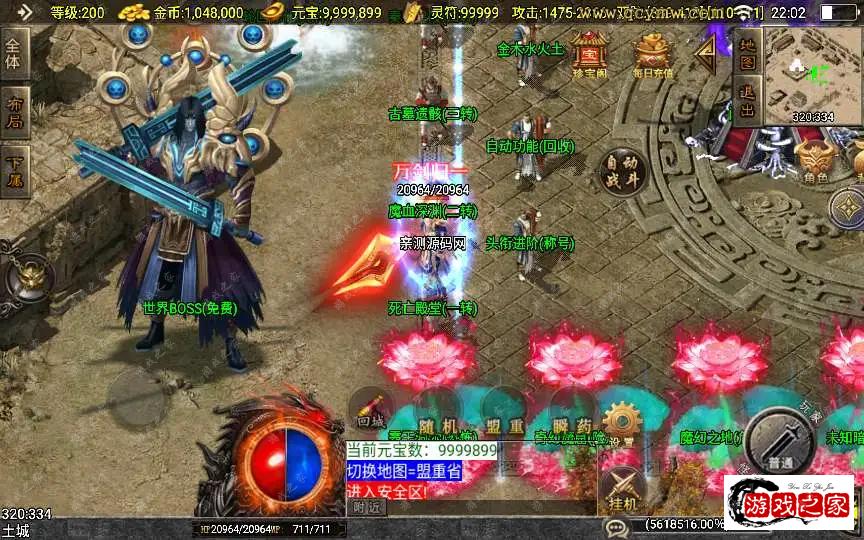864x540 pixels.
Task: Open the chat bubble icon
Action: (615, 525)
